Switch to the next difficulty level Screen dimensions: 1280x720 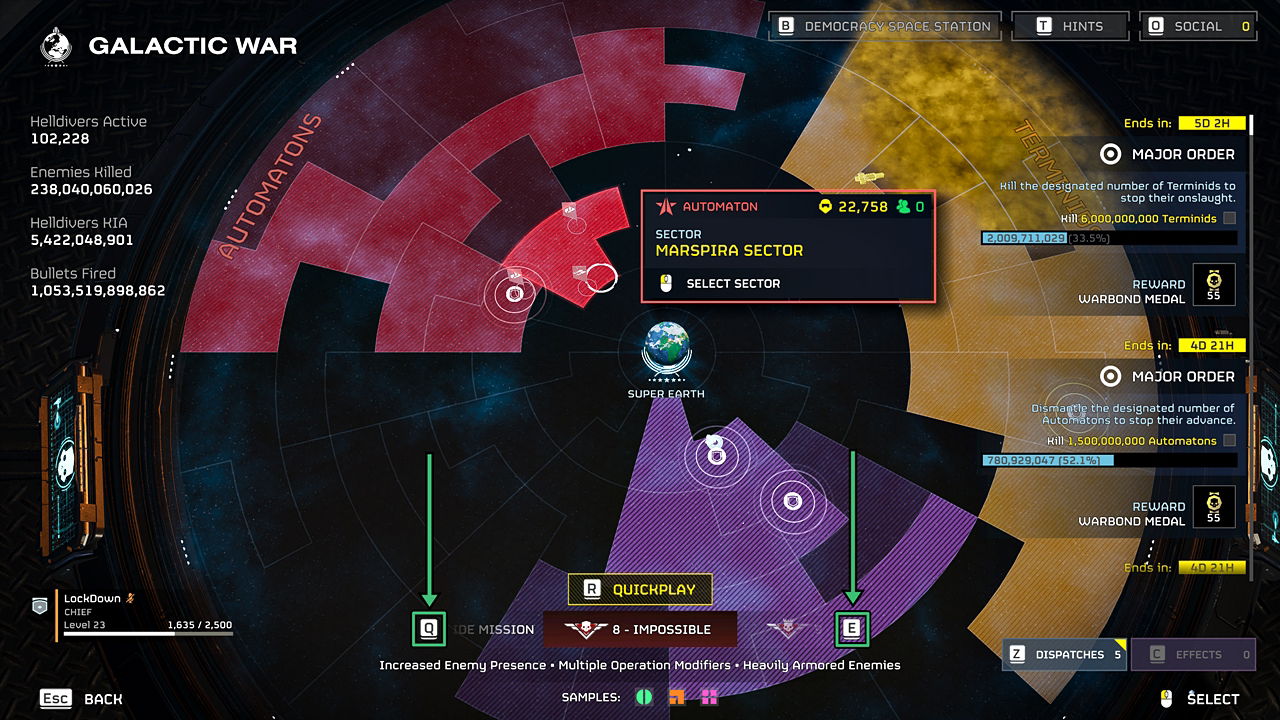(x=852, y=629)
